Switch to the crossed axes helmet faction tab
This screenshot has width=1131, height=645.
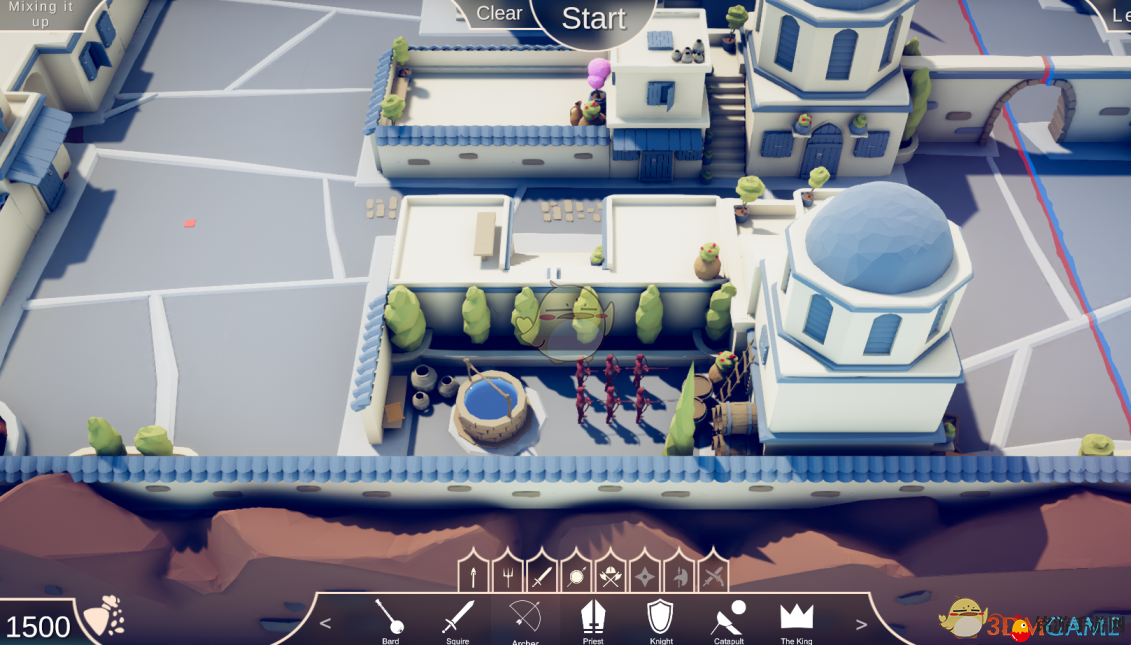click(610, 576)
